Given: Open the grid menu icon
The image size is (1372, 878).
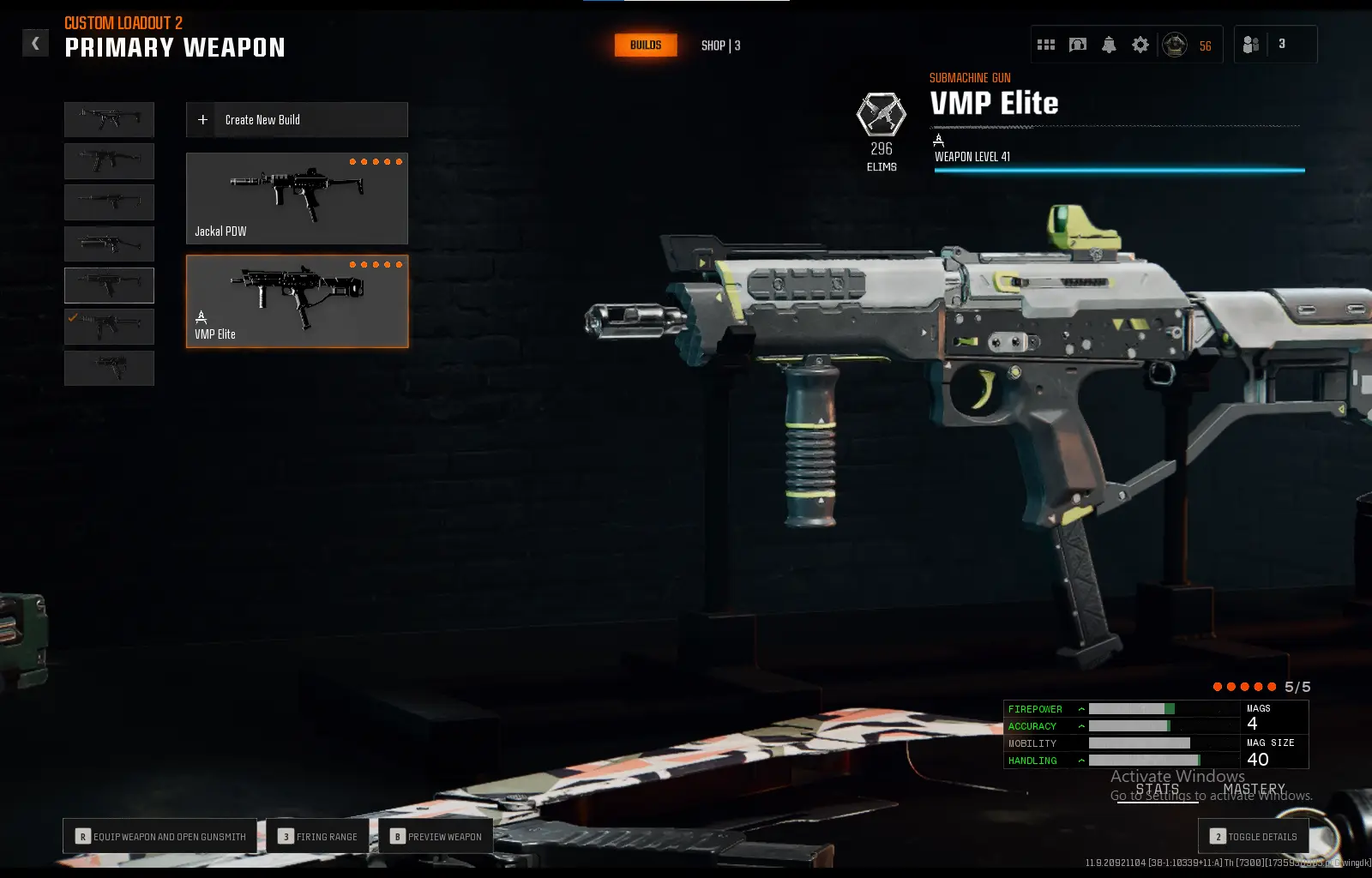Looking at the screenshot, I should (1046, 45).
